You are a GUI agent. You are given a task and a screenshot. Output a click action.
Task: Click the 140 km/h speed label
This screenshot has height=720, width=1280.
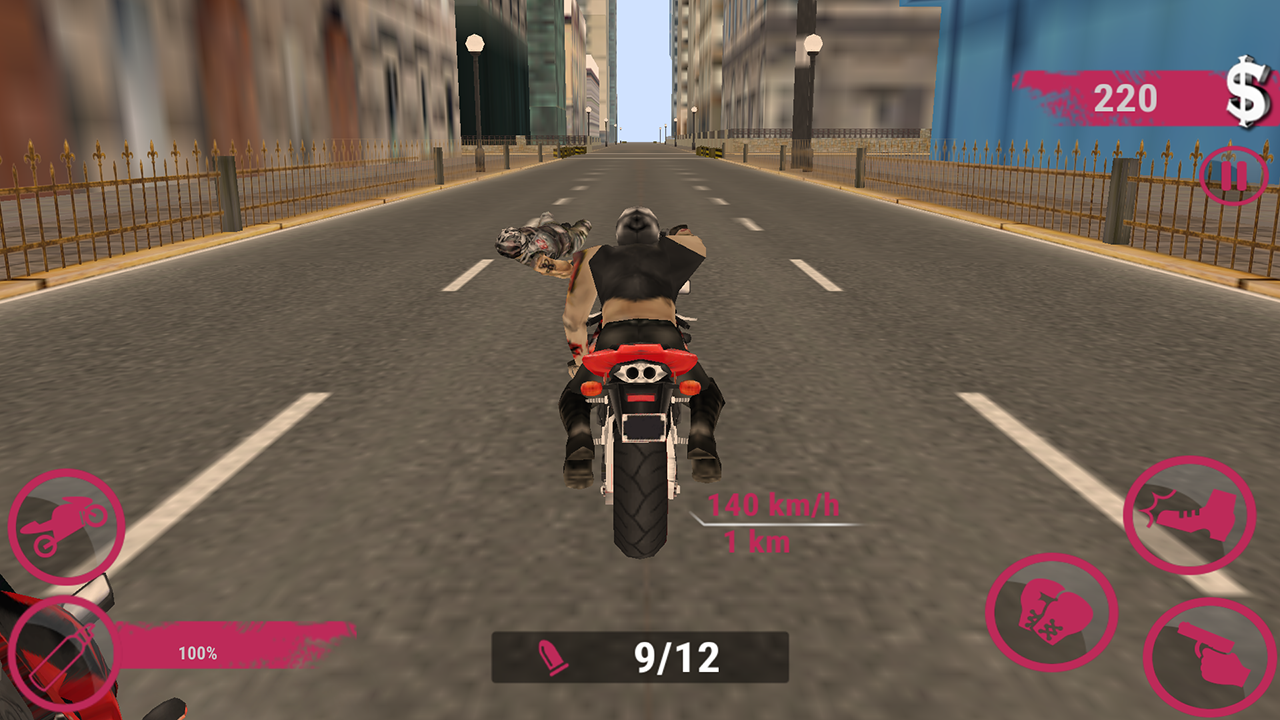(775, 505)
